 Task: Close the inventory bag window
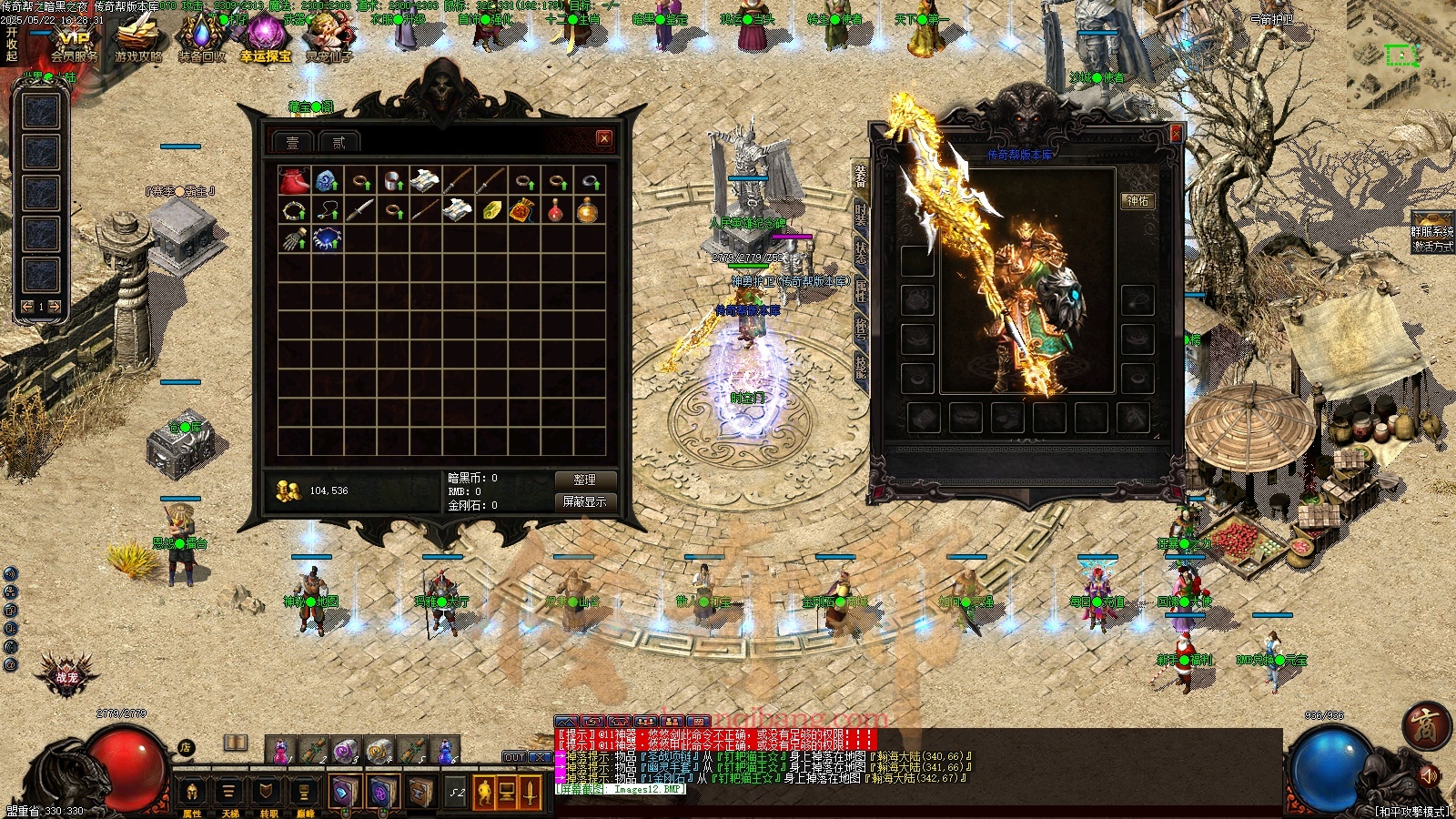click(604, 138)
